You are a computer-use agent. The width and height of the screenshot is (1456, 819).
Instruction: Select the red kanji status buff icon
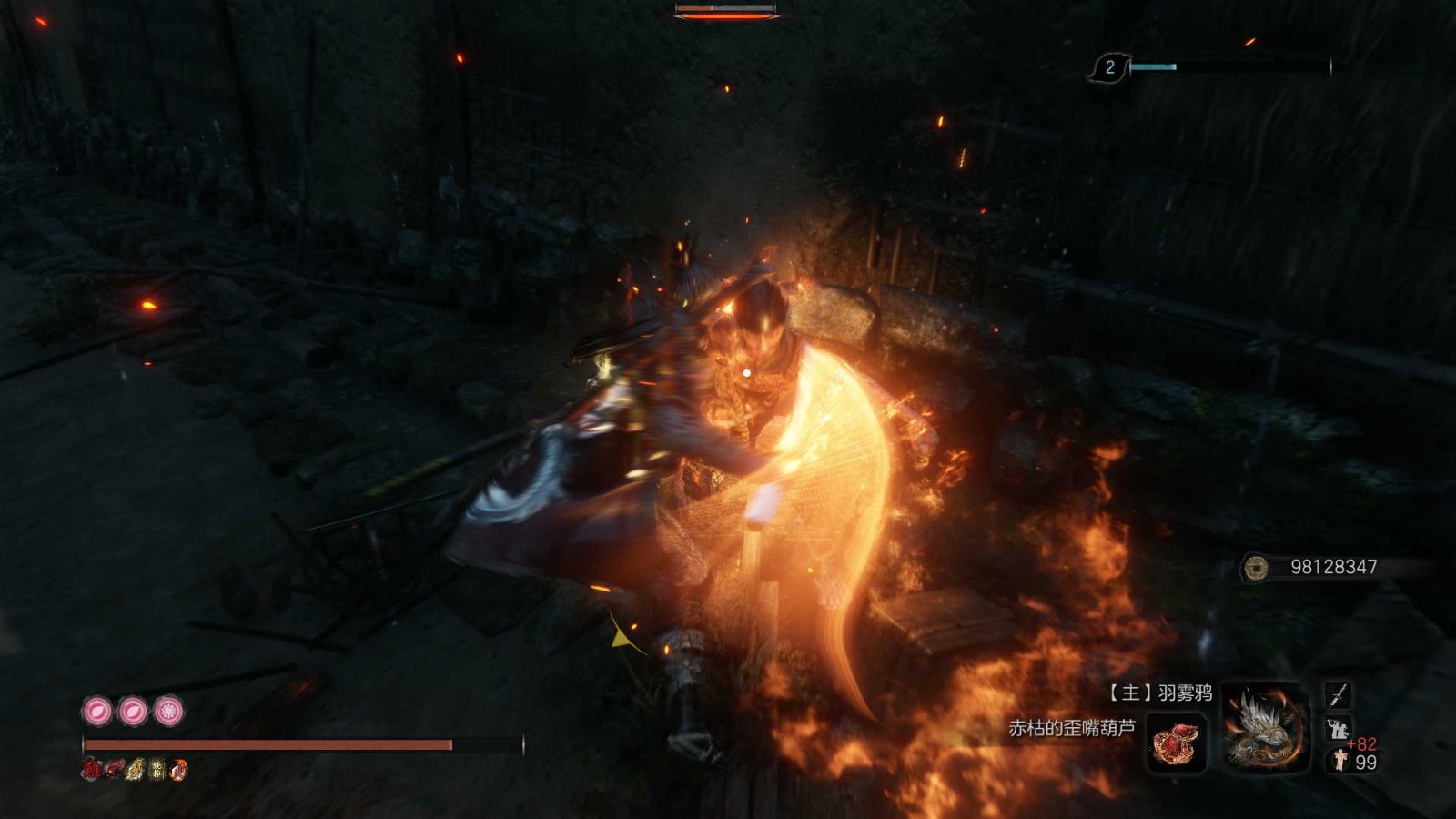tap(91, 770)
